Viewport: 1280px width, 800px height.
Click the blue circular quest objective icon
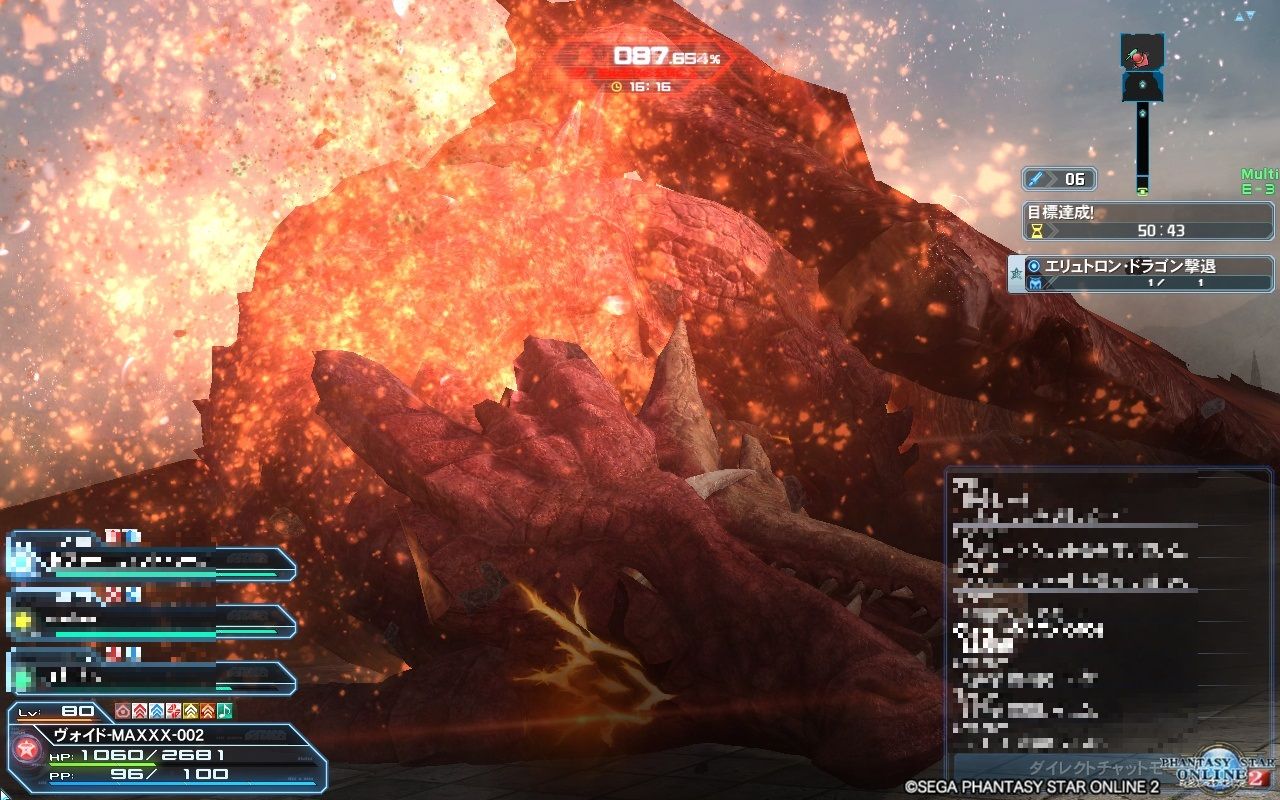pos(1033,265)
